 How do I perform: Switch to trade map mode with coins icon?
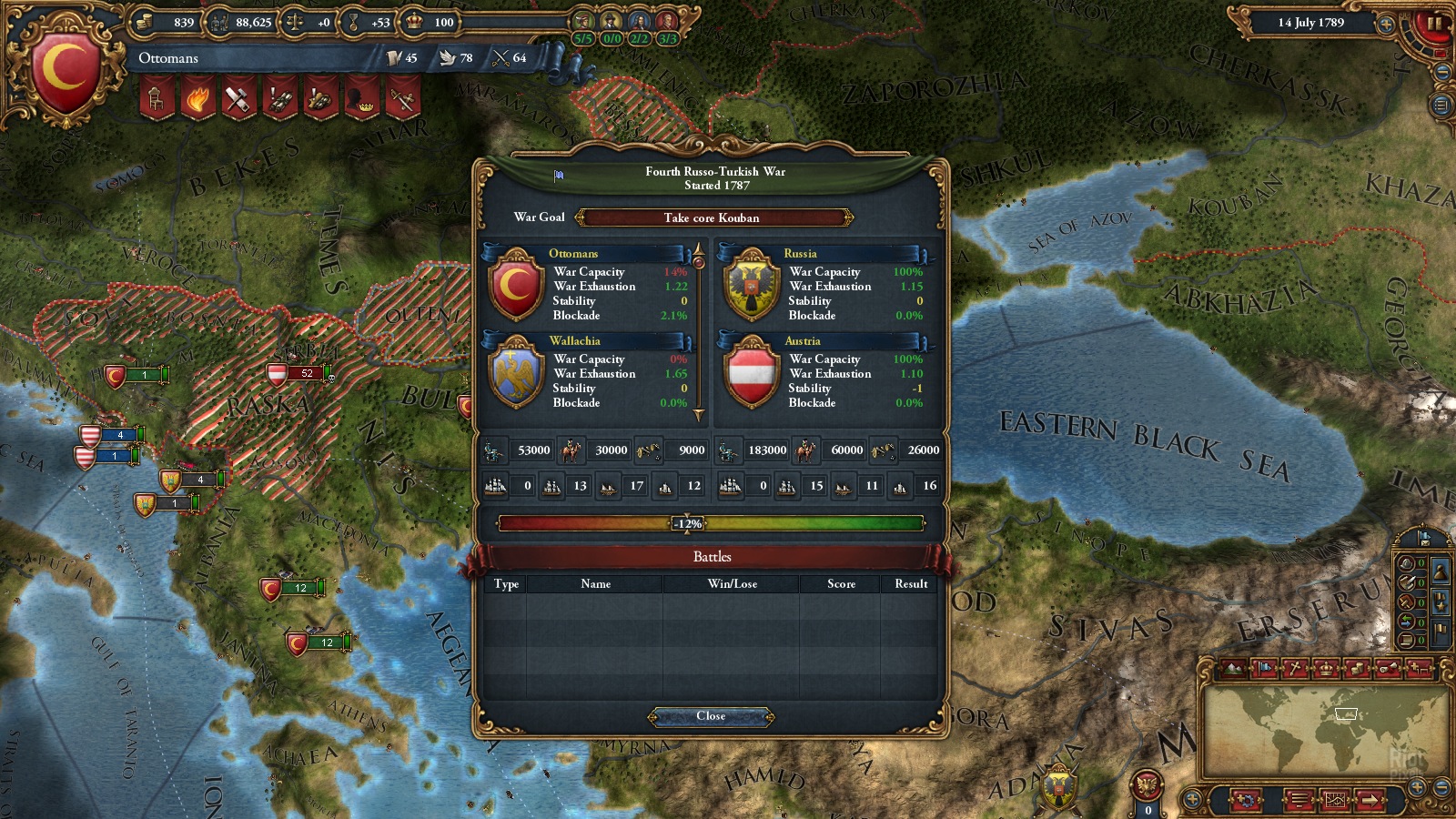coord(1358,669)
